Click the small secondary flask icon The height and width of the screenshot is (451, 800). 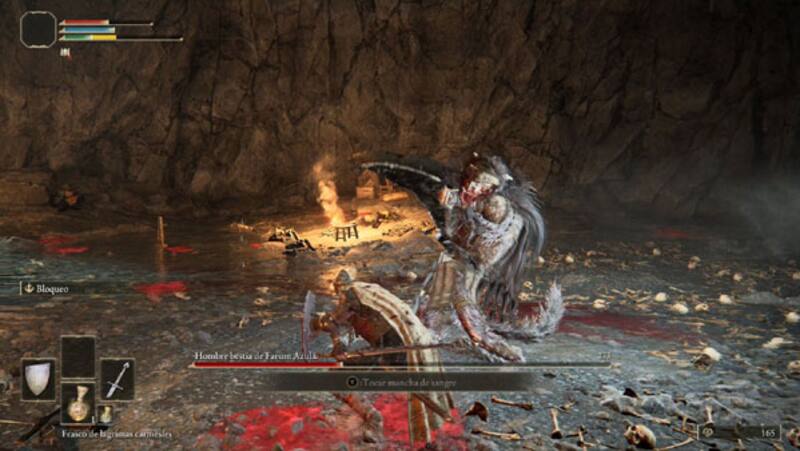(x=105, y=413)
